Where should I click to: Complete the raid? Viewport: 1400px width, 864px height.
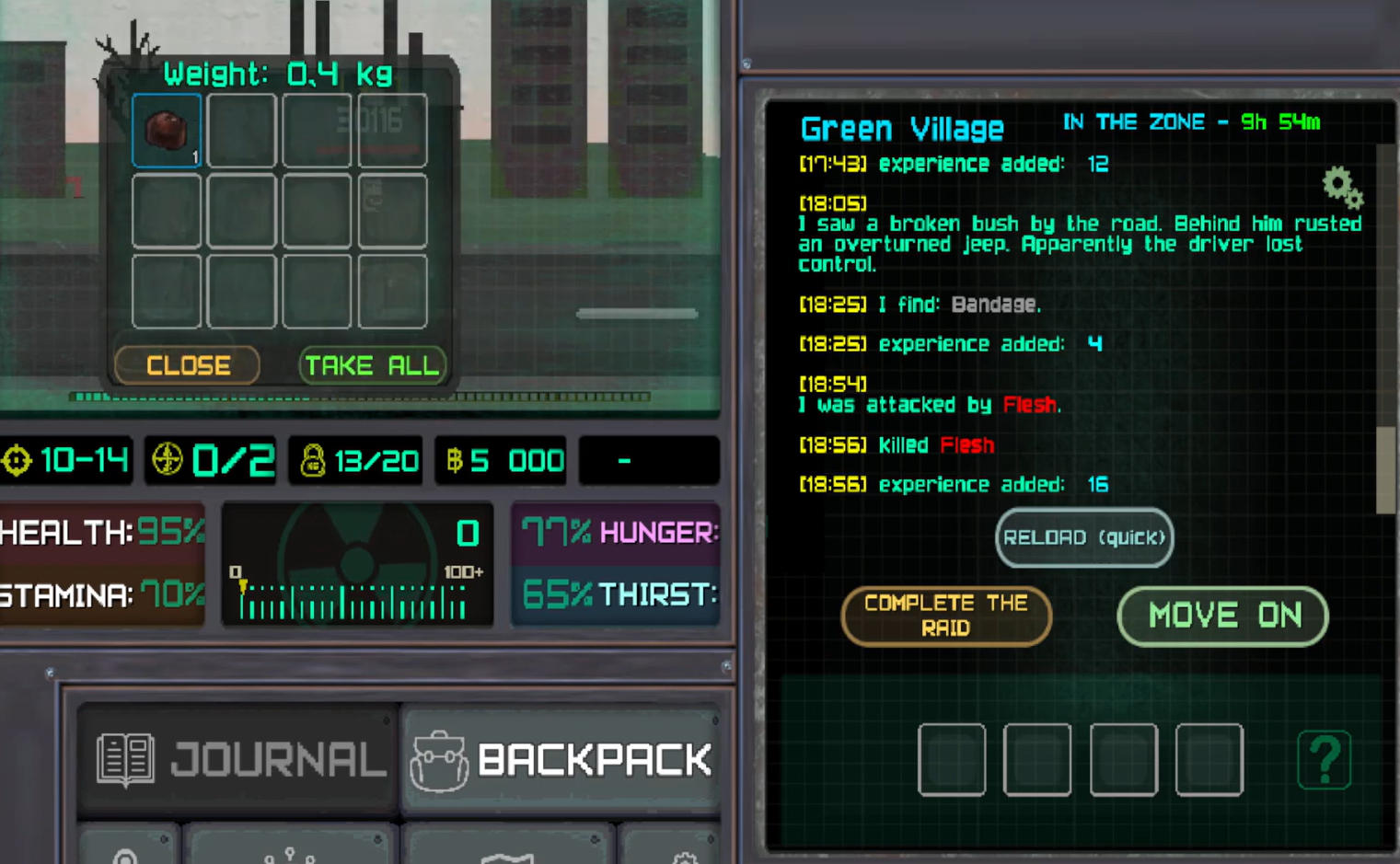tap(946, 616)
